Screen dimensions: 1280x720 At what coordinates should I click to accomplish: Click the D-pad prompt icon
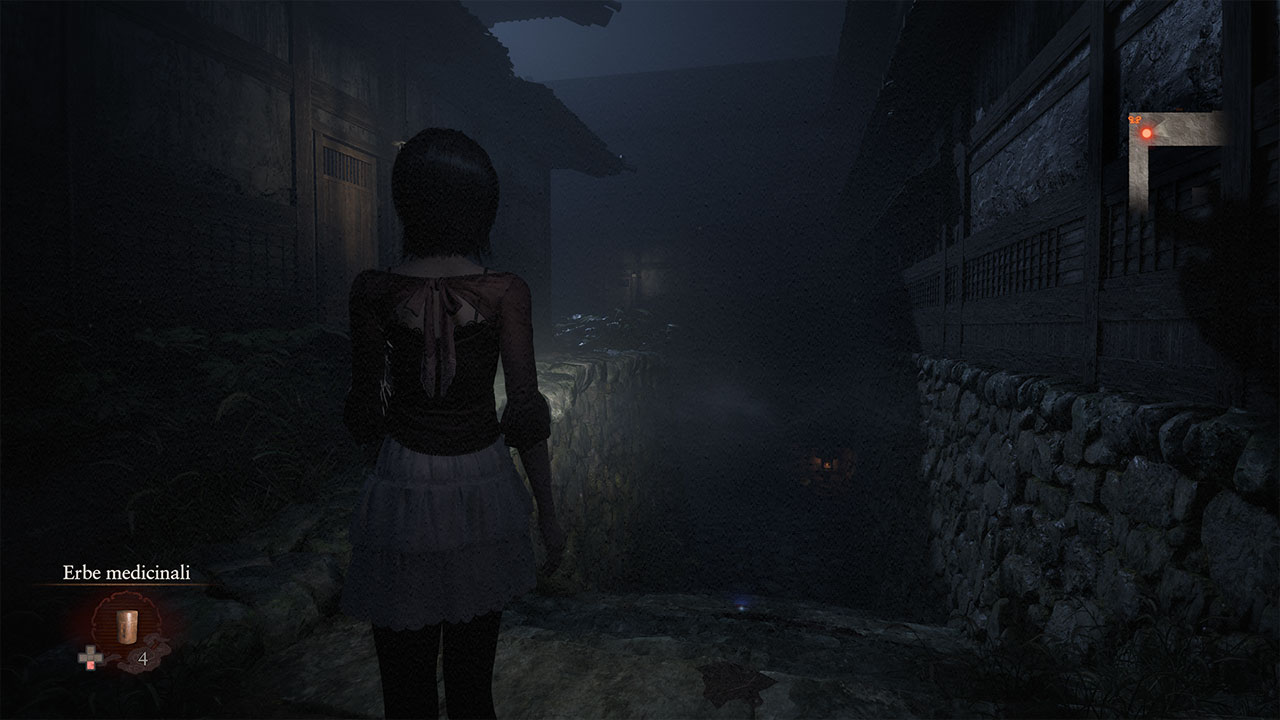tap(90, 657)
